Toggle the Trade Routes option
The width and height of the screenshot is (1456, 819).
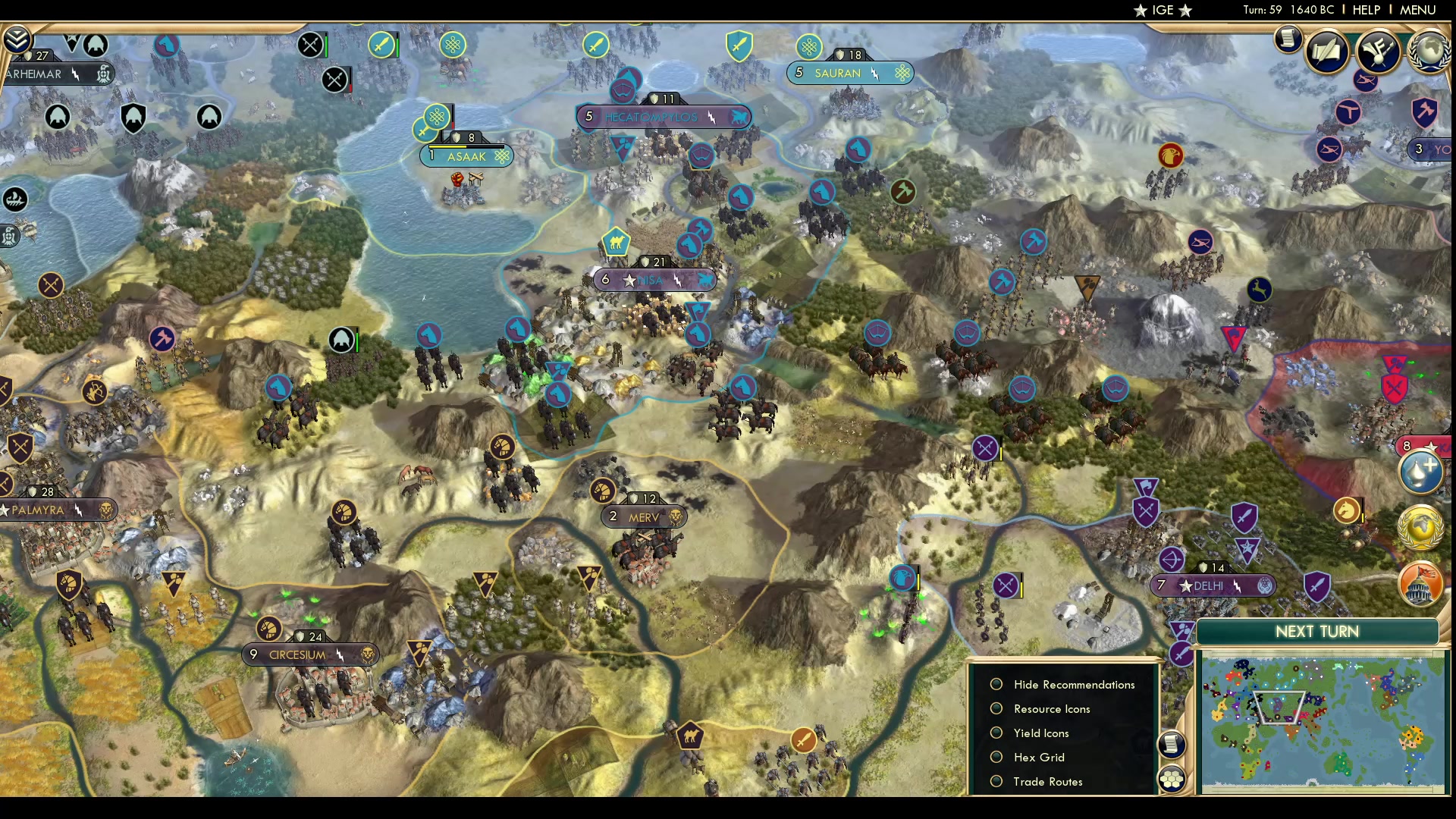point(1048,781)
